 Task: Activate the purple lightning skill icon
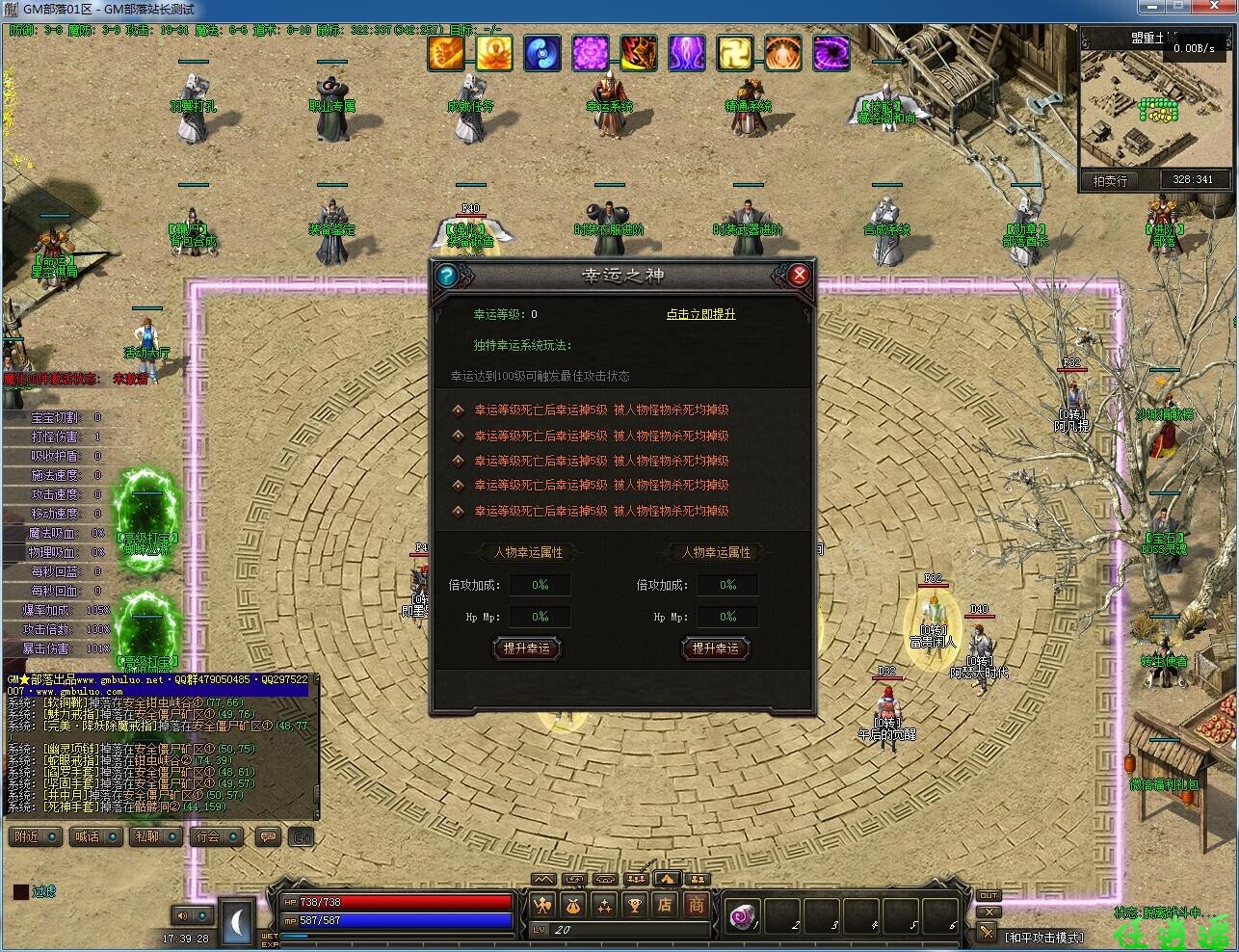click(x=687, y=53)
